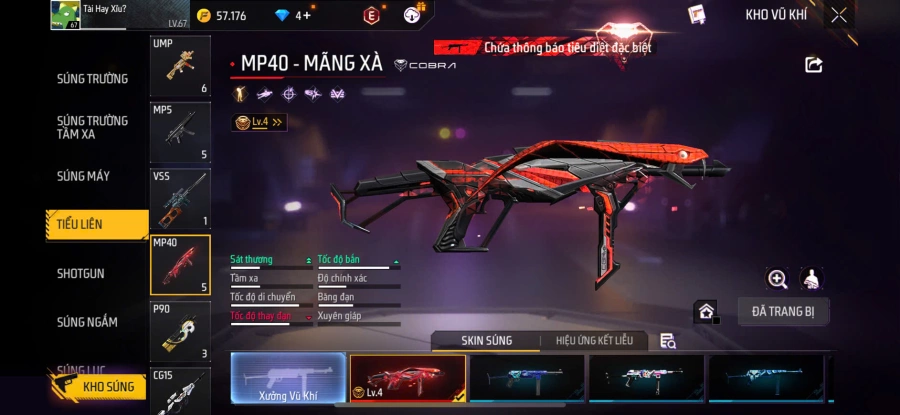This screenshot has height=415, width=900.
Task: Select the Súng Ngắm category
Action: pyautogui.click(x=86, y=322)
